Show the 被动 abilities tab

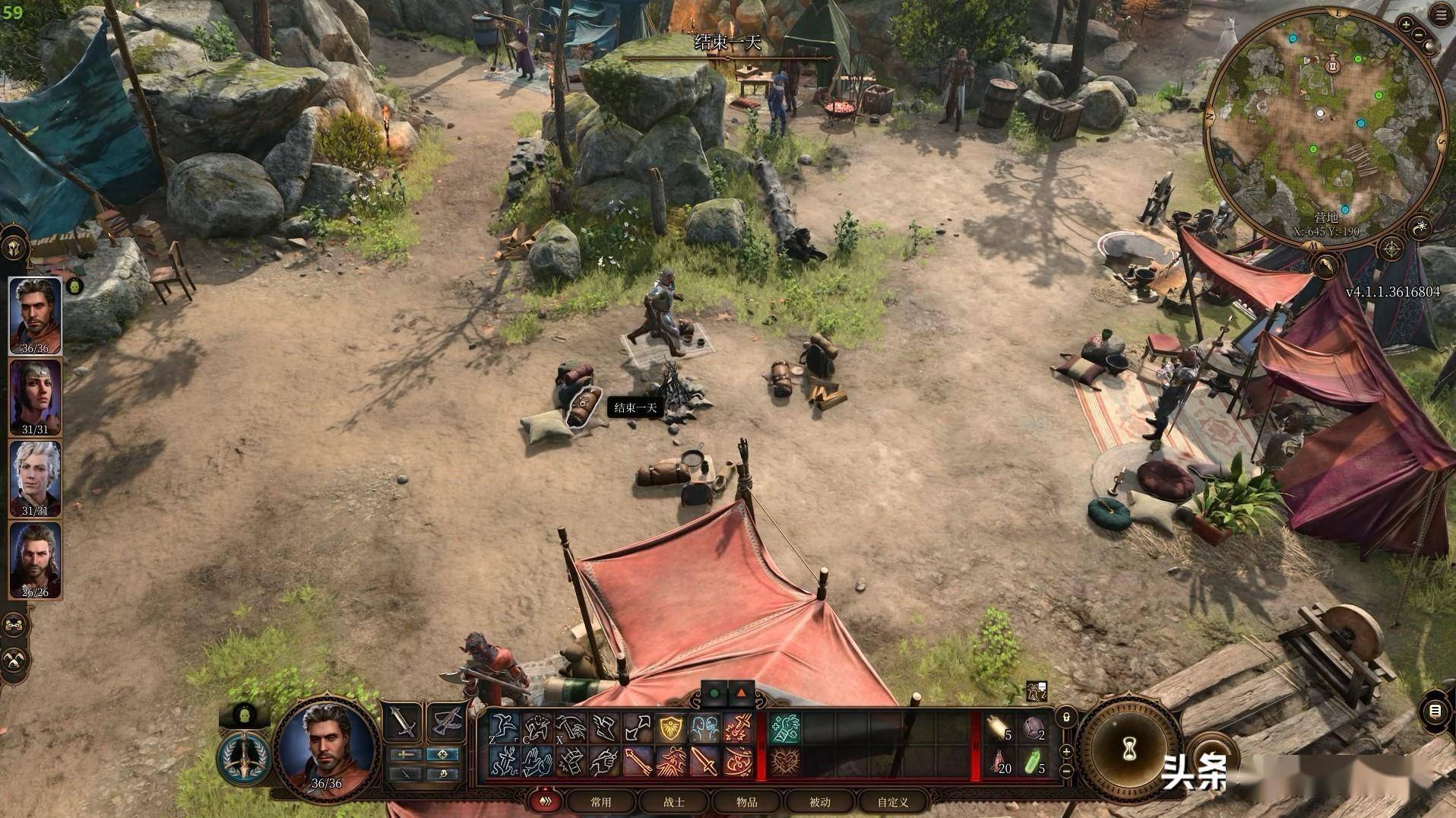819,801
